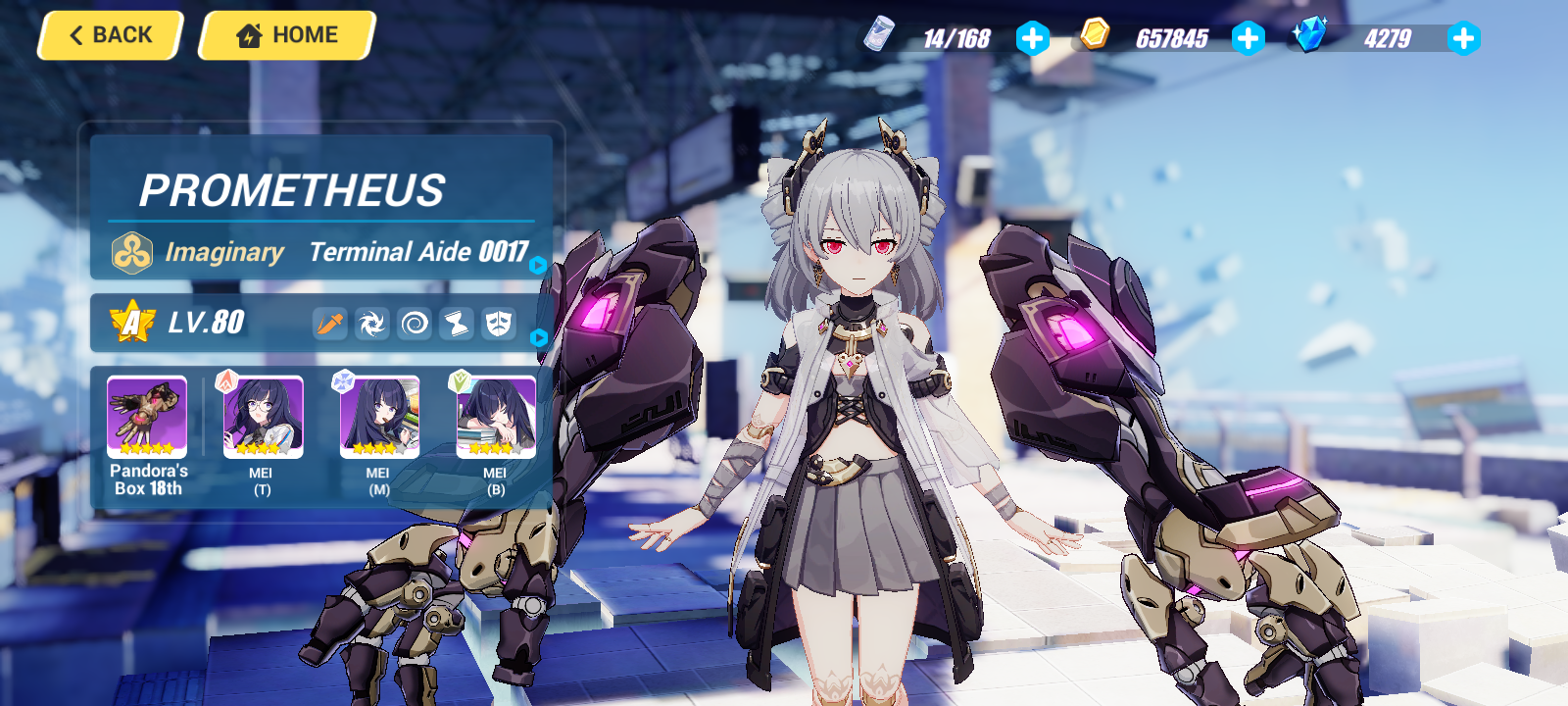Click the tragedy mask skill icon
This screenshot has height=706, width=1568.
(499, 323)
